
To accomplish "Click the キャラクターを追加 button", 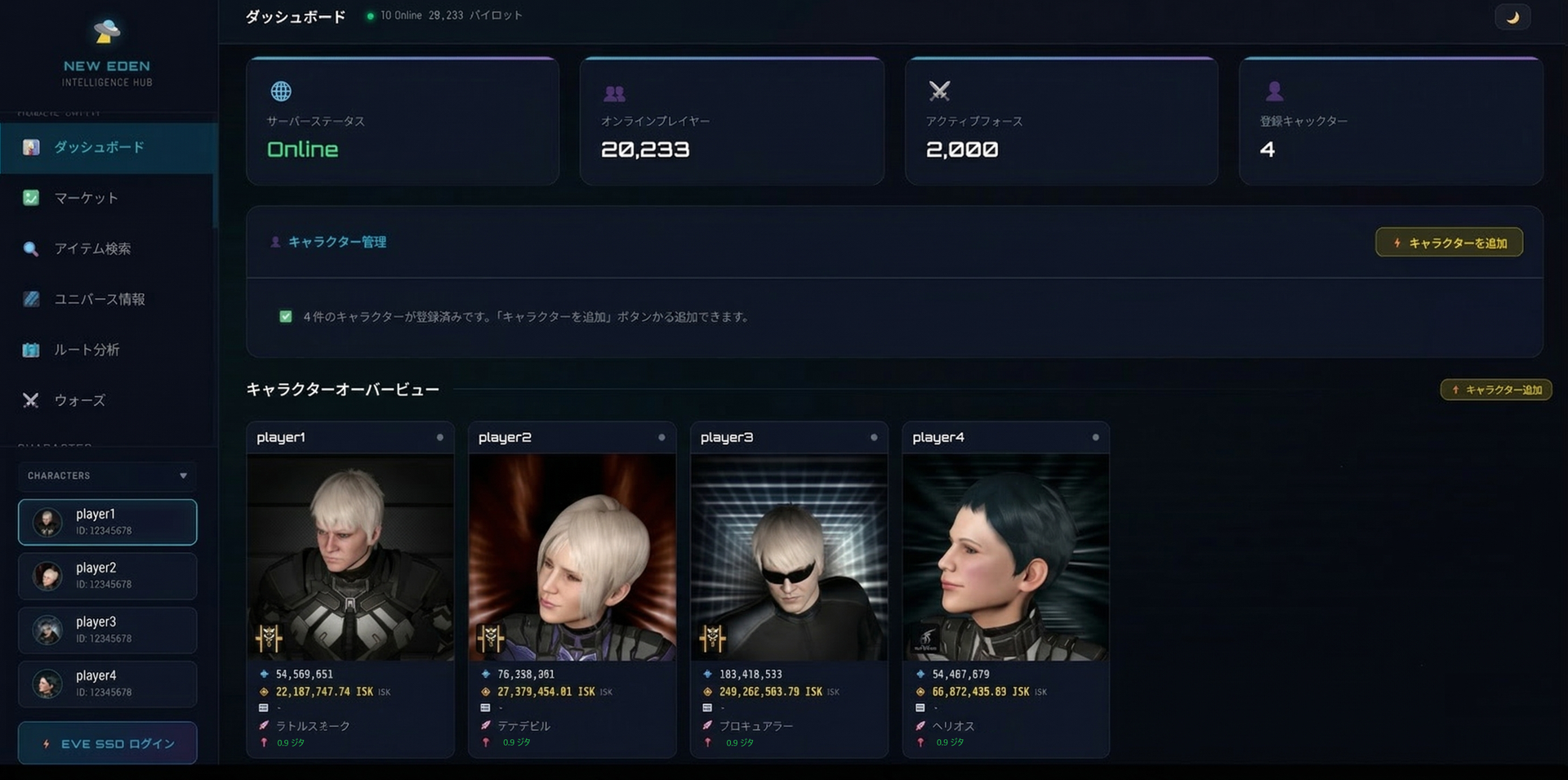I will coord(1449,242).
